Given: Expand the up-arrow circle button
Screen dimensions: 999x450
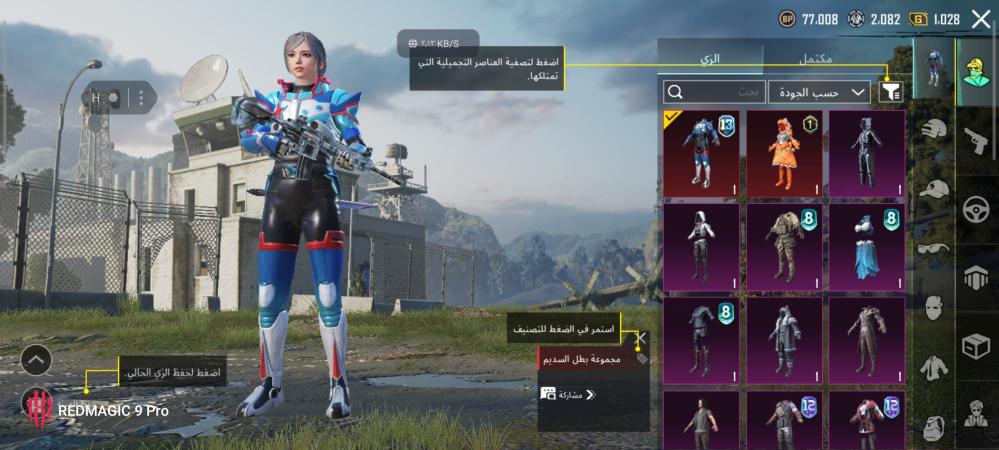Looking at the screenshot, I should point(35,360).
